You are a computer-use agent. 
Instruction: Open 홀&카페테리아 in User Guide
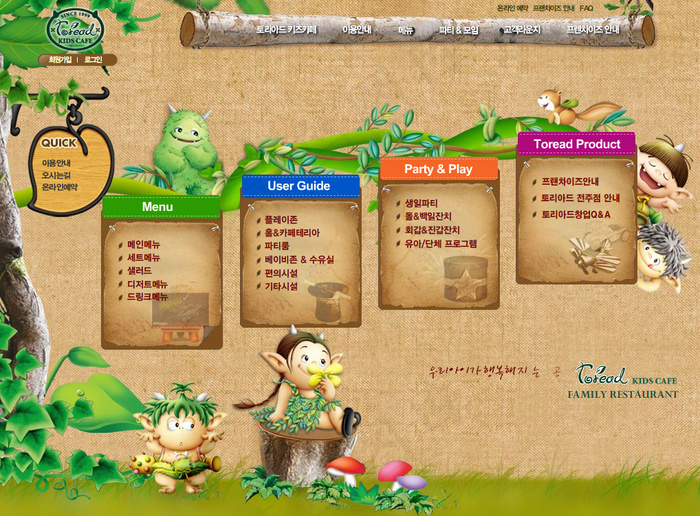pos(291,233)
